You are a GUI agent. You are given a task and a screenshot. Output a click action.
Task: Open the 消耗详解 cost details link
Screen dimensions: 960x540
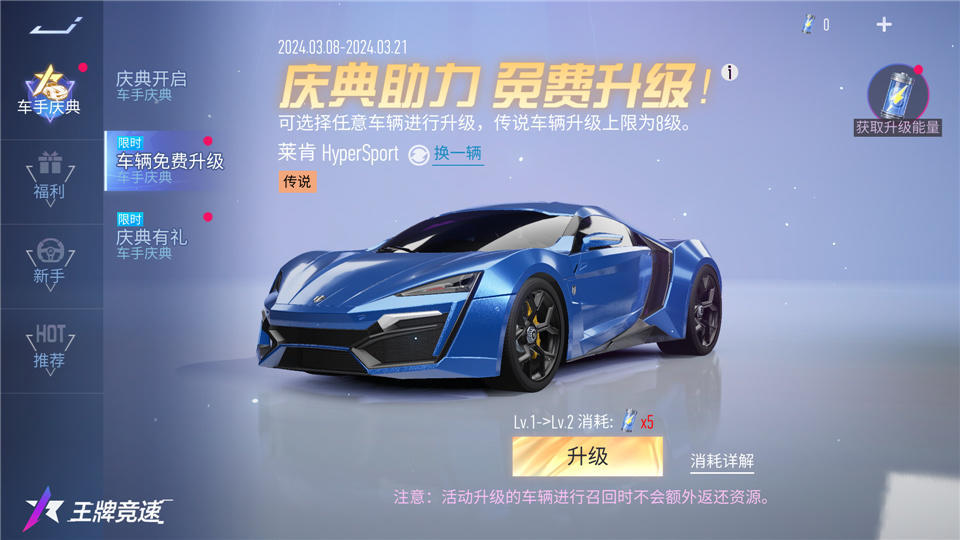[x=722, y=462]
